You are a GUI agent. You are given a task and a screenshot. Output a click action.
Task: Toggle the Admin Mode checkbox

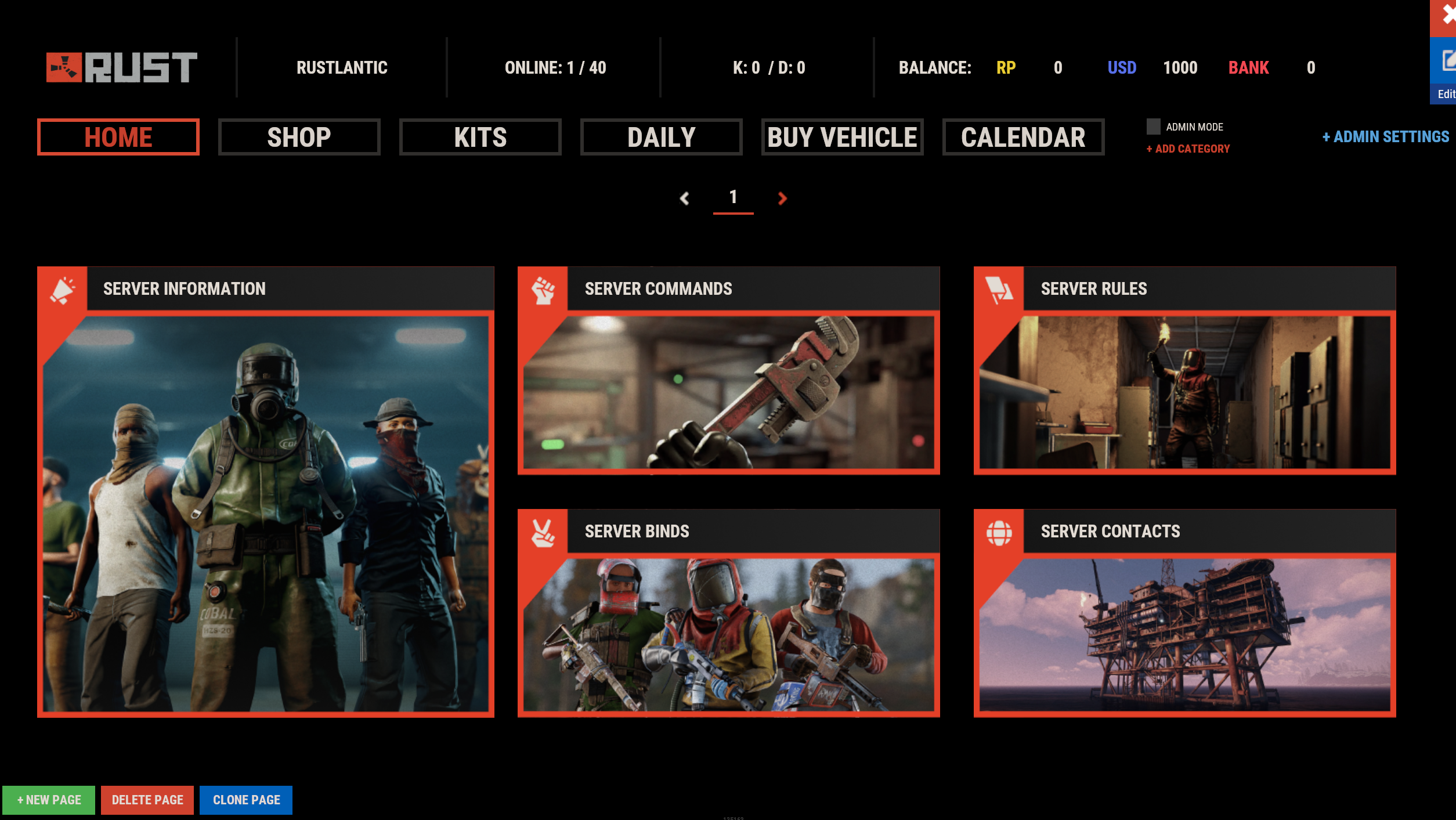point(1153,127)
